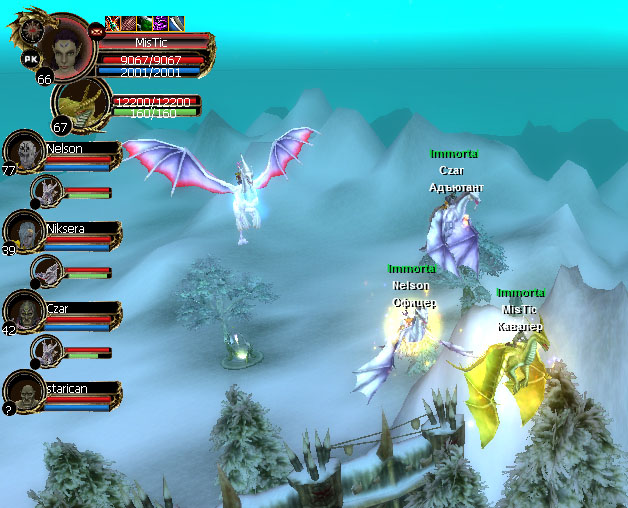Inspect the purple swirl buff icon
Screen dimensions: 628x508
pos(160,23)
